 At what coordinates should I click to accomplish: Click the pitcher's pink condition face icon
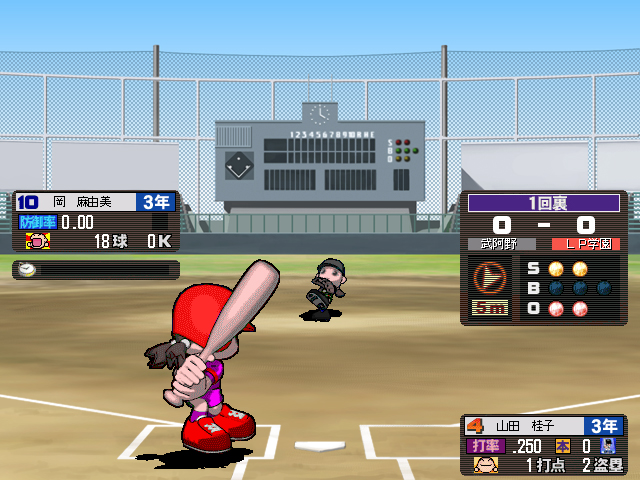click(38, 241)
